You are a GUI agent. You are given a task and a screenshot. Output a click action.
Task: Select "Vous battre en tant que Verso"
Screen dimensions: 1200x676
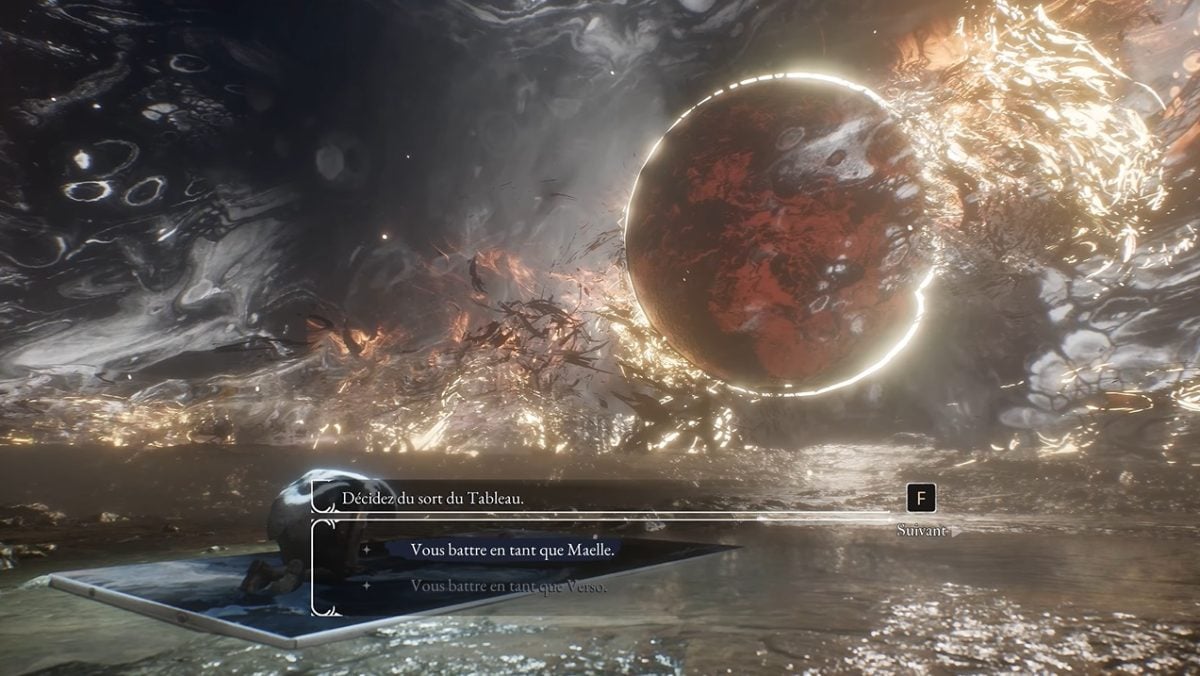tap(508, 586)
